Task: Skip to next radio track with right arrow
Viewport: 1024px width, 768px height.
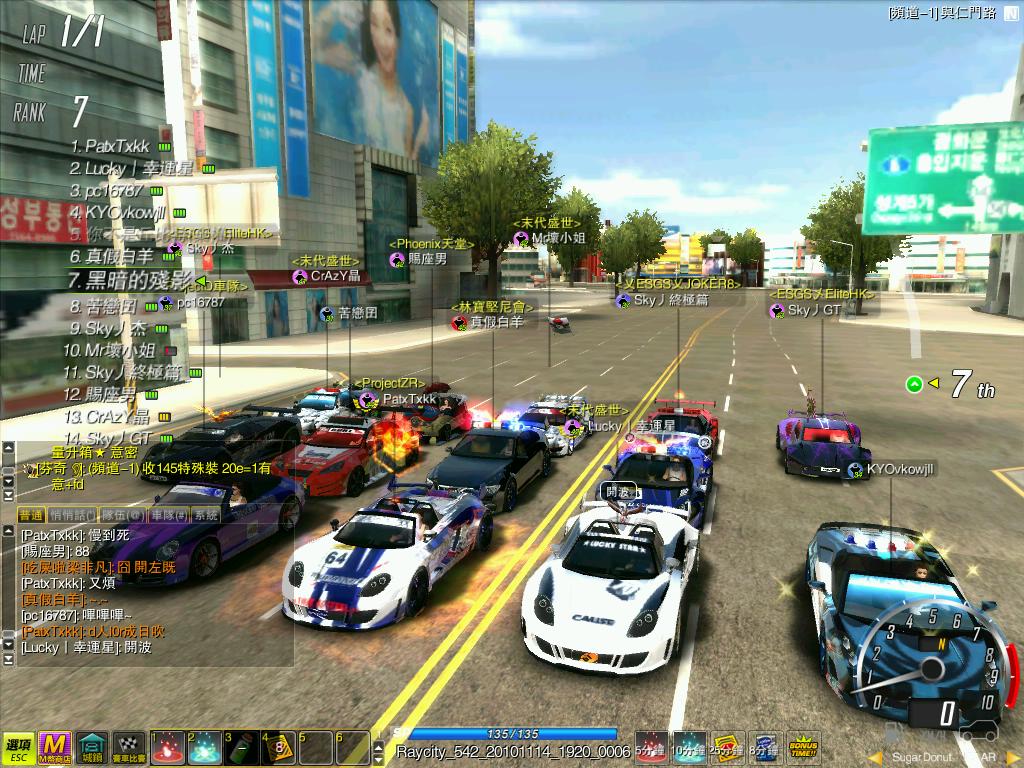Action: coord(1011,757)
